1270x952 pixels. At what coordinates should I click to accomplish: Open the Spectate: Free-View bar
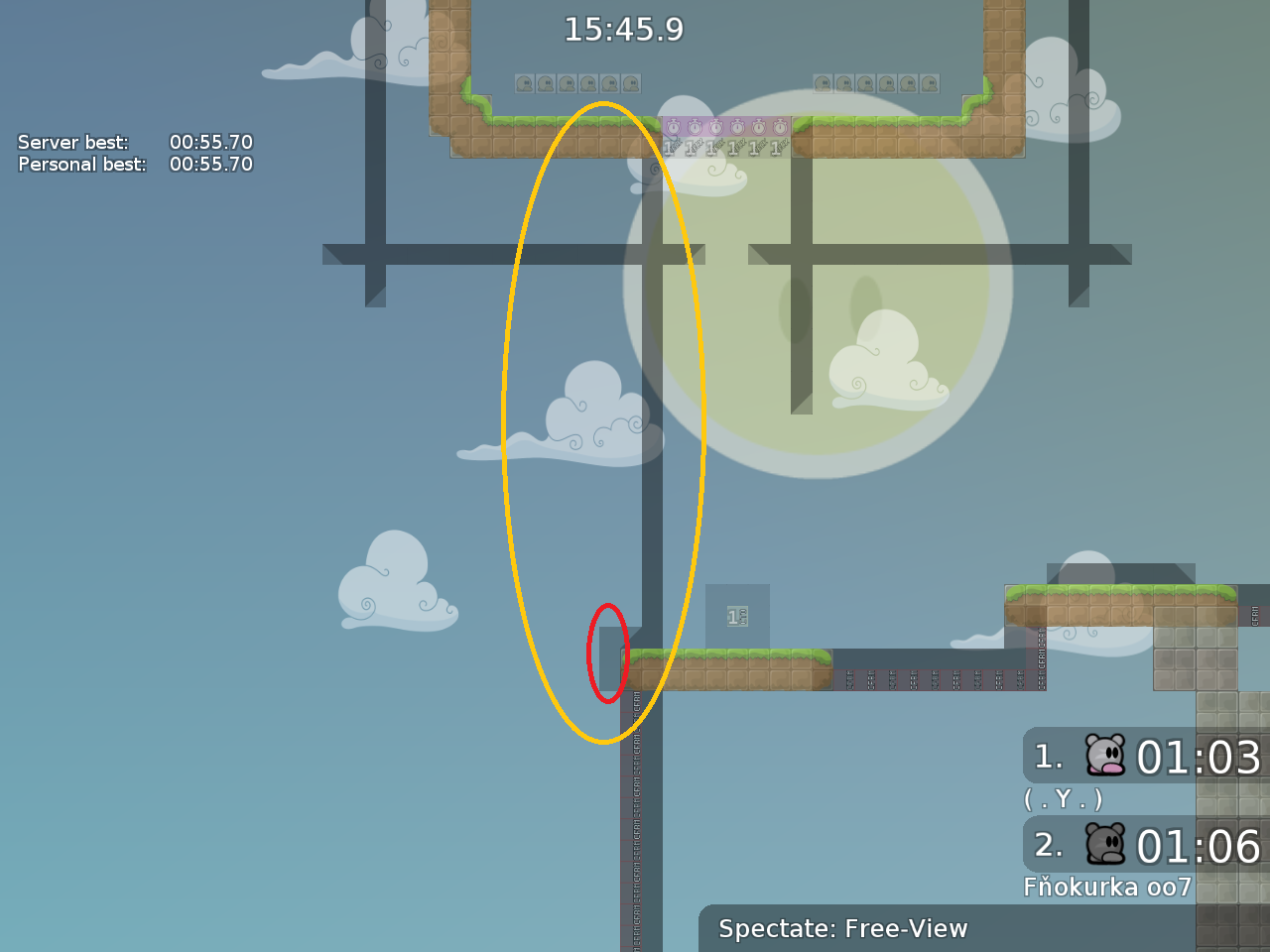(843, 929)
